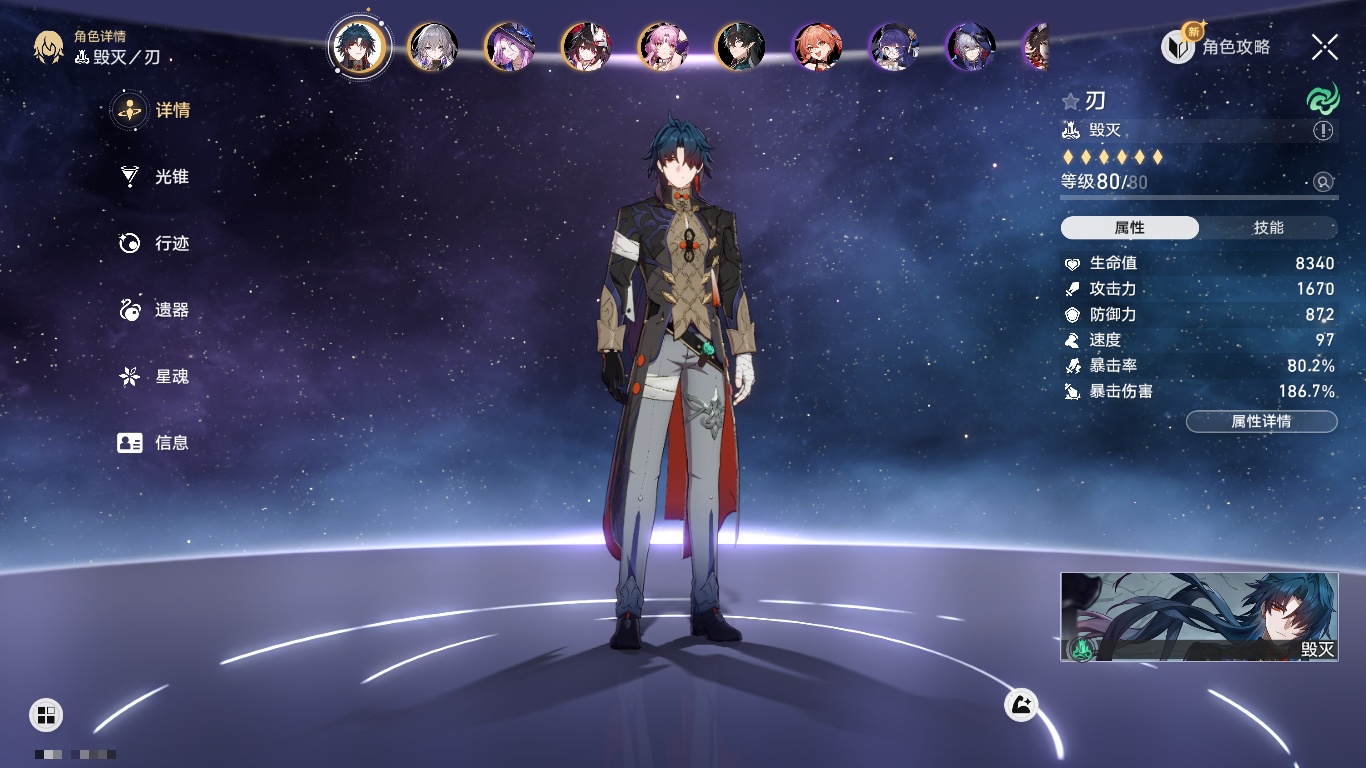Viewport: 1366px width, 768px height.
Task: Choose the silver-haired character portrait
Action: click(433, 46)
